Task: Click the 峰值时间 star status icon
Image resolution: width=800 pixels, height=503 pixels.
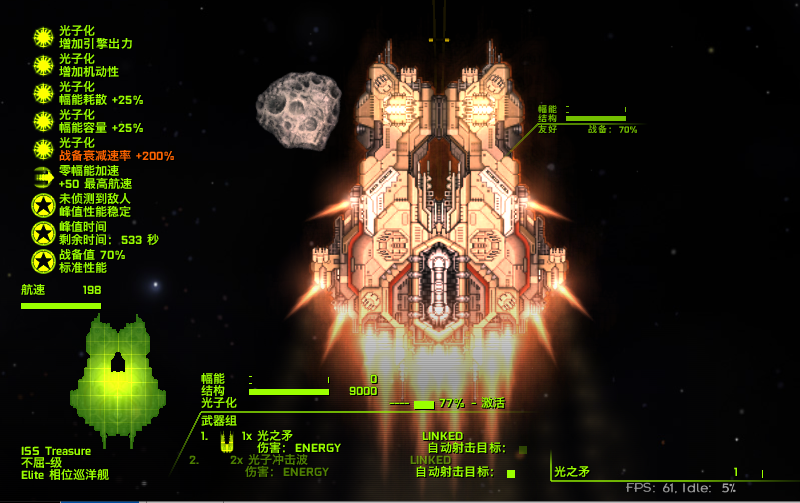Action: click(x=43, y=233)
